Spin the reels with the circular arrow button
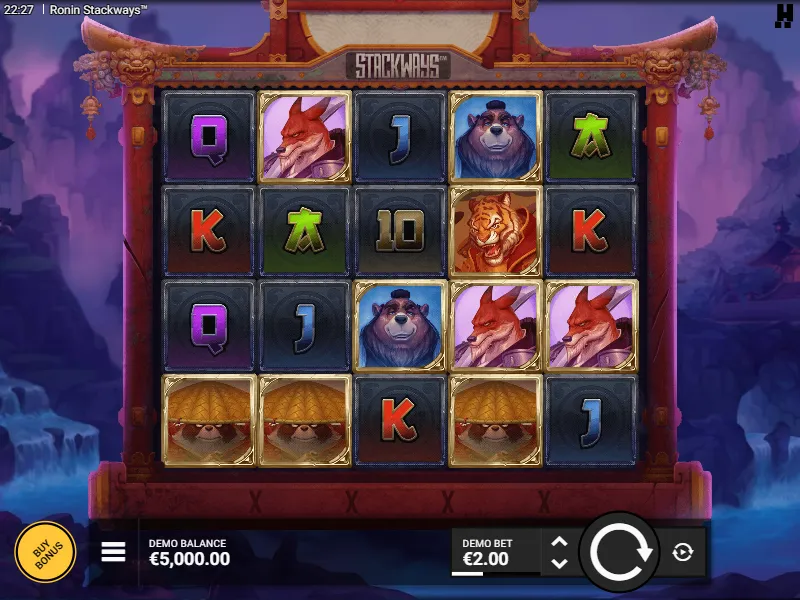The image size is (800, 600). click(x=620, y=552)
